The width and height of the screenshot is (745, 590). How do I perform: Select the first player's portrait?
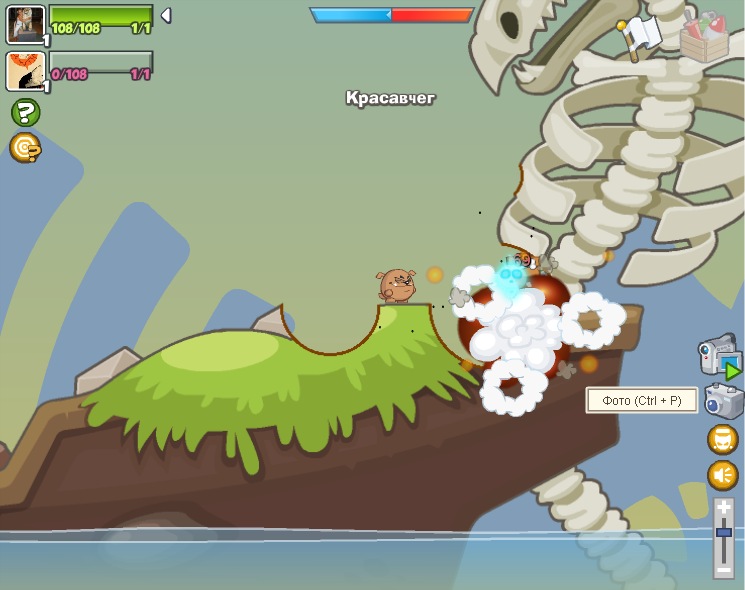[25, 24]
